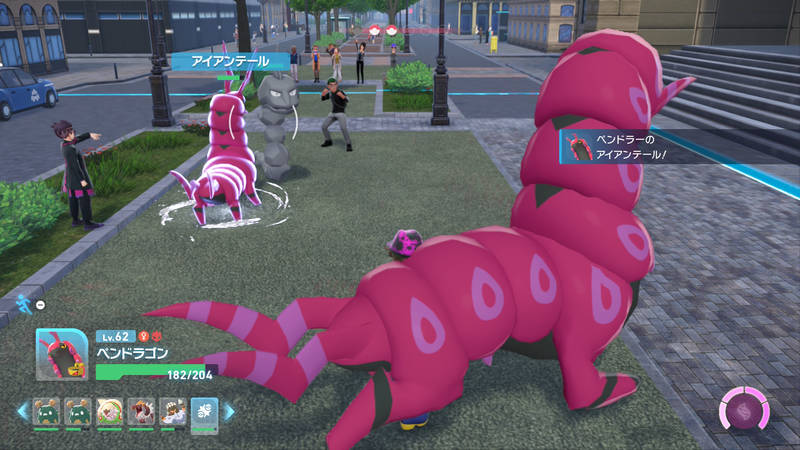Screen dimensions: 800x450
Task: Pick the white and brown party Pokémon slot
Action: [172, 412]
